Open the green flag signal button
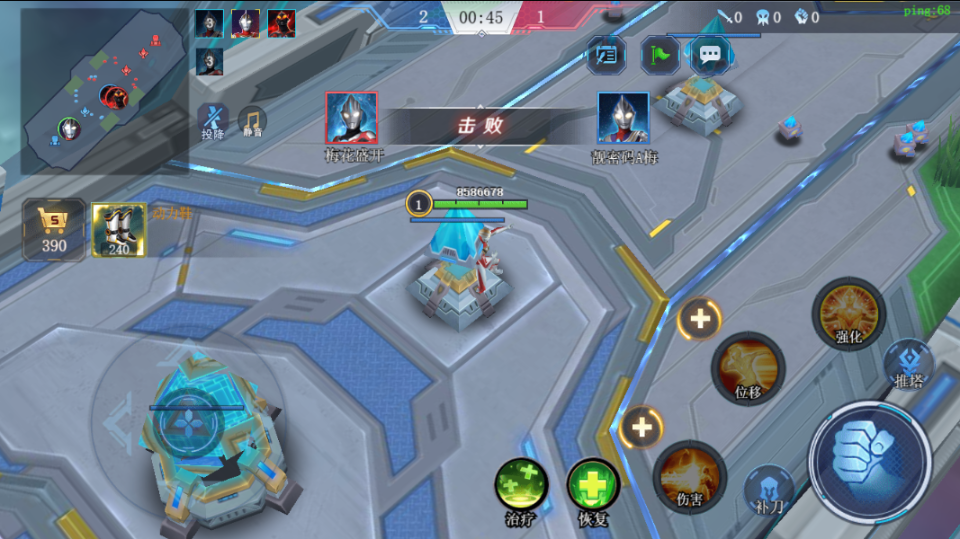This screenshot has width=960, height=539. tap(660, 55)
